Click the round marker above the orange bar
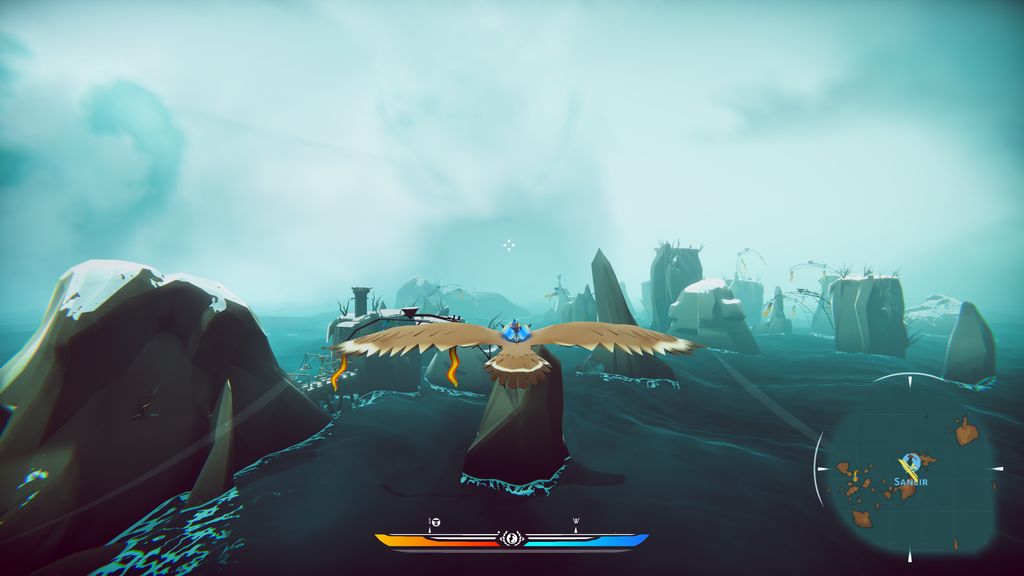This screenshot has width=1024, height=576. pyautogui.click(x=435, y=522)
